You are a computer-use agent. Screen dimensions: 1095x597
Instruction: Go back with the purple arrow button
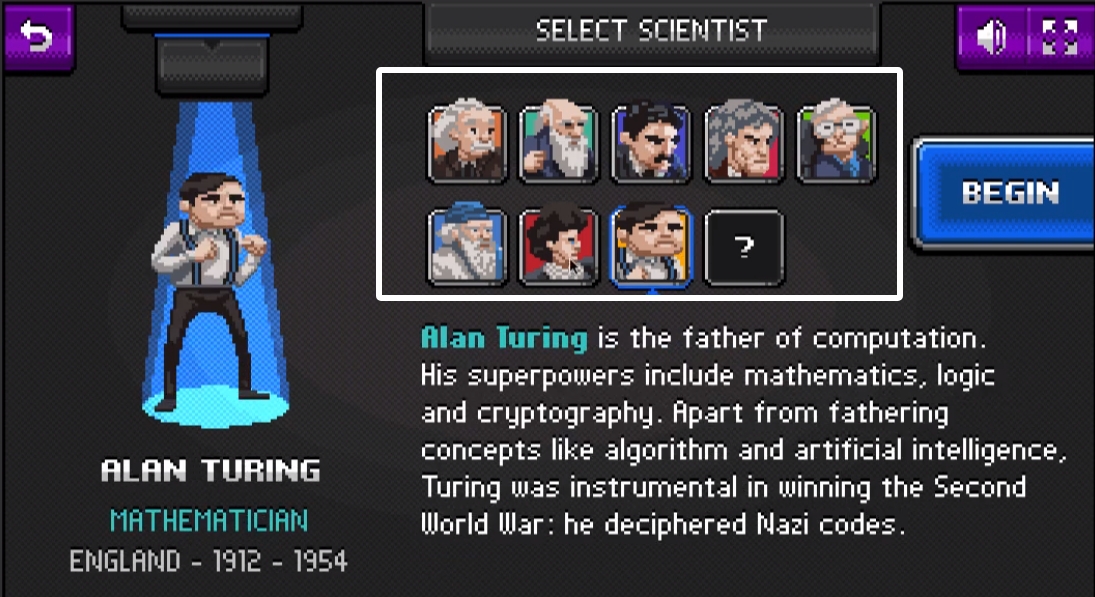click(39, 38)
